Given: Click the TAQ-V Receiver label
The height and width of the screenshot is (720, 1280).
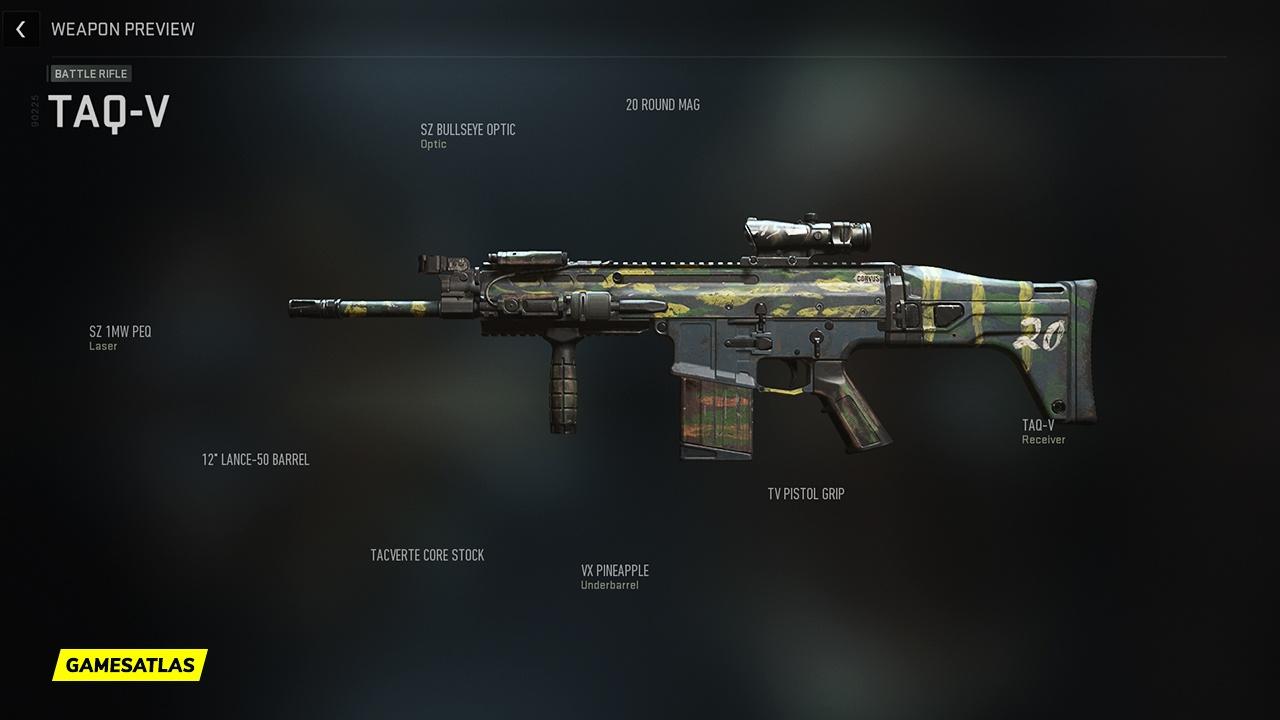Looking at the screenshot, I should click(1038, 426).
